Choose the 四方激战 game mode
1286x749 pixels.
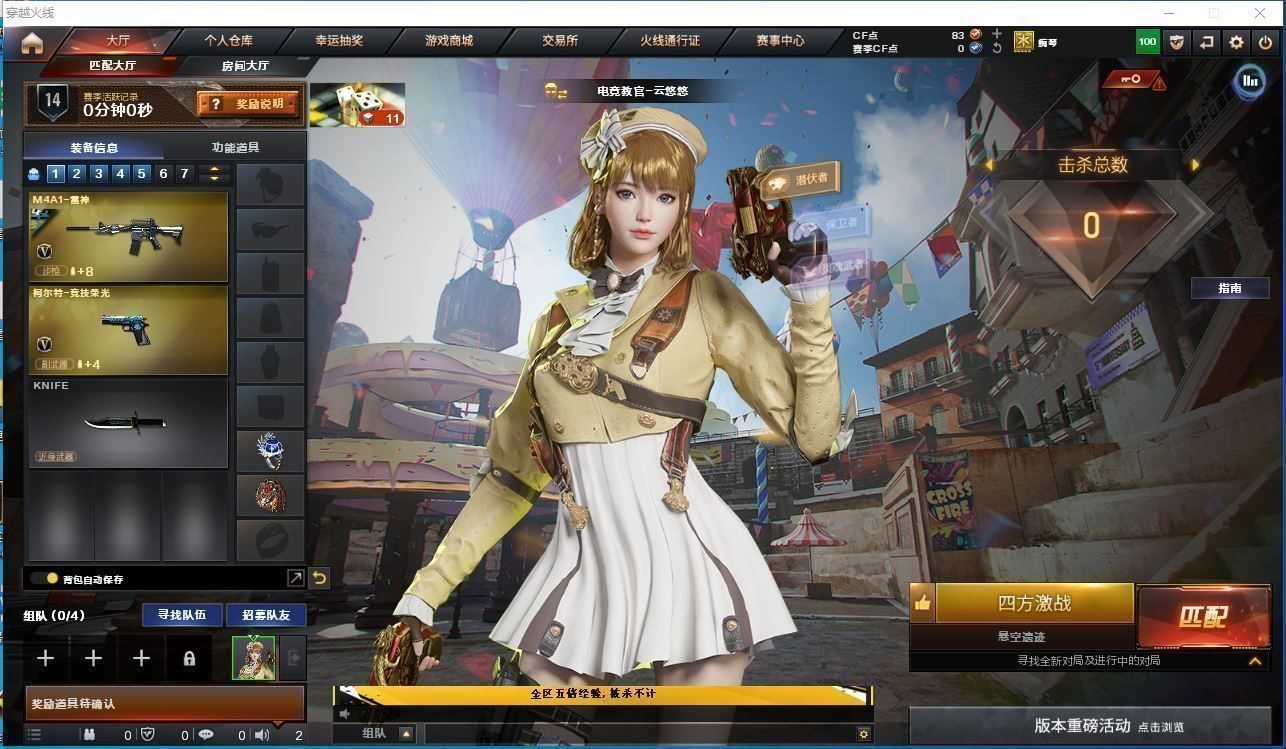click(1034, 603)
